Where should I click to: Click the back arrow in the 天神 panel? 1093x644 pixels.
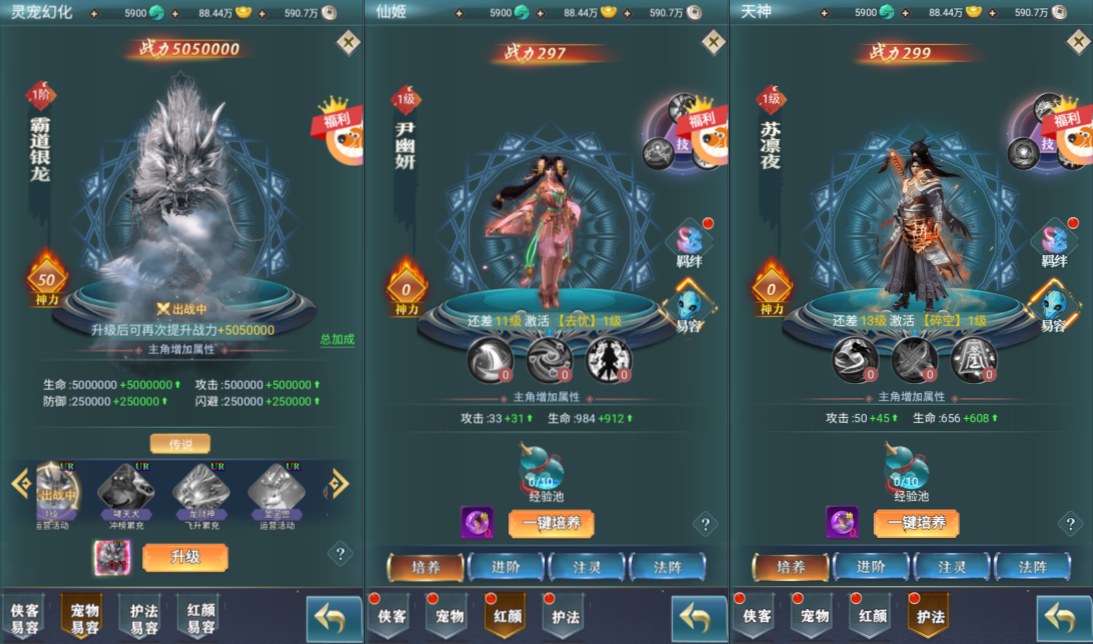1063,618
